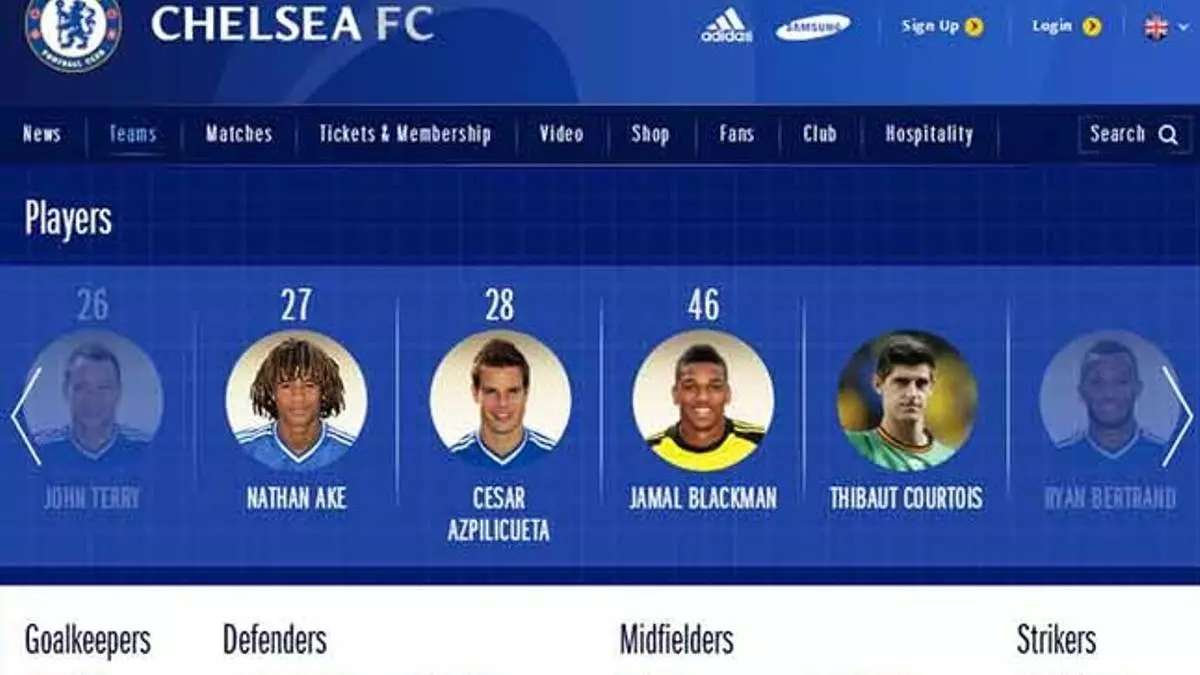Switch to the Video section
1200x675 pixels.
tap(561, 134)
